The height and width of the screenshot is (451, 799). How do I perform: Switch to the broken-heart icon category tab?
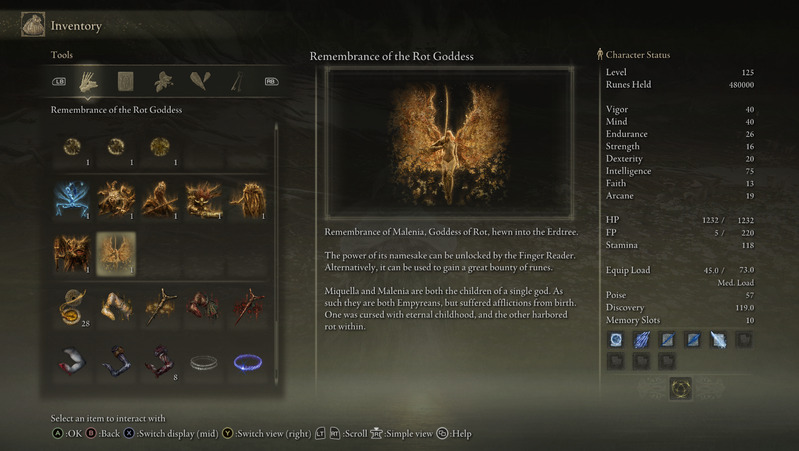click(200, 81)
